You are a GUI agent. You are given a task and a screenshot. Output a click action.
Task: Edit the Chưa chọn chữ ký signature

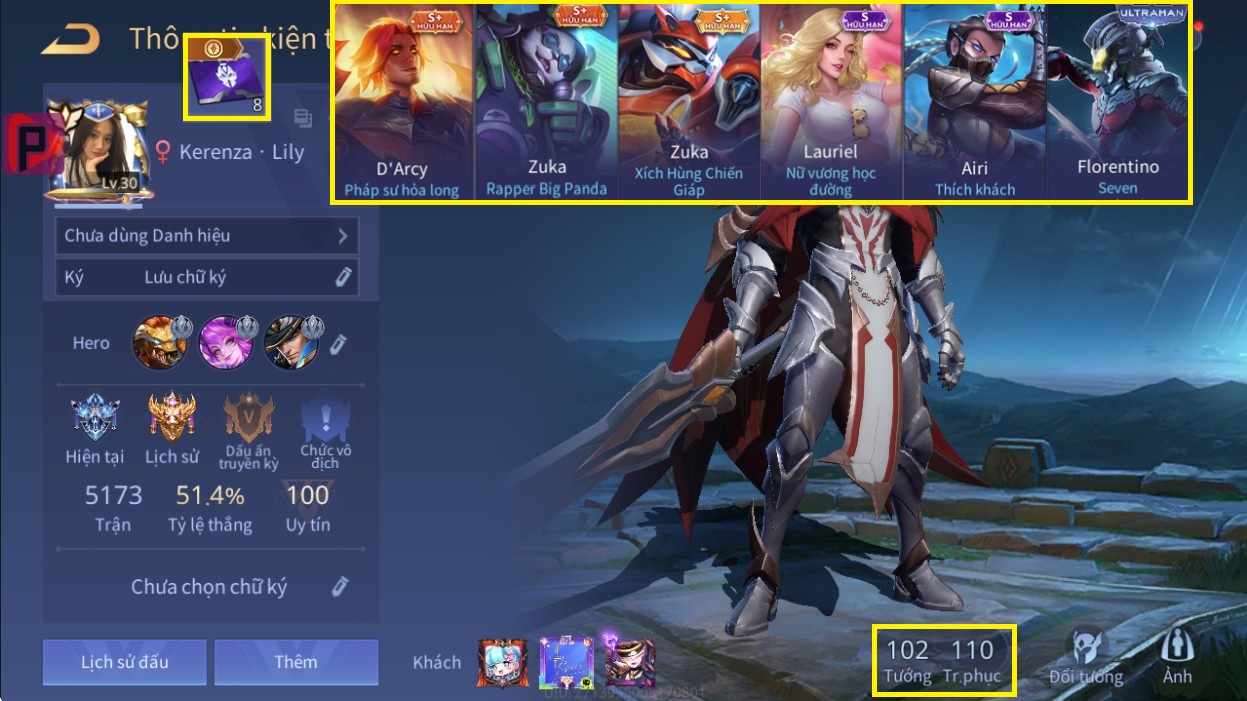point(340,586)
